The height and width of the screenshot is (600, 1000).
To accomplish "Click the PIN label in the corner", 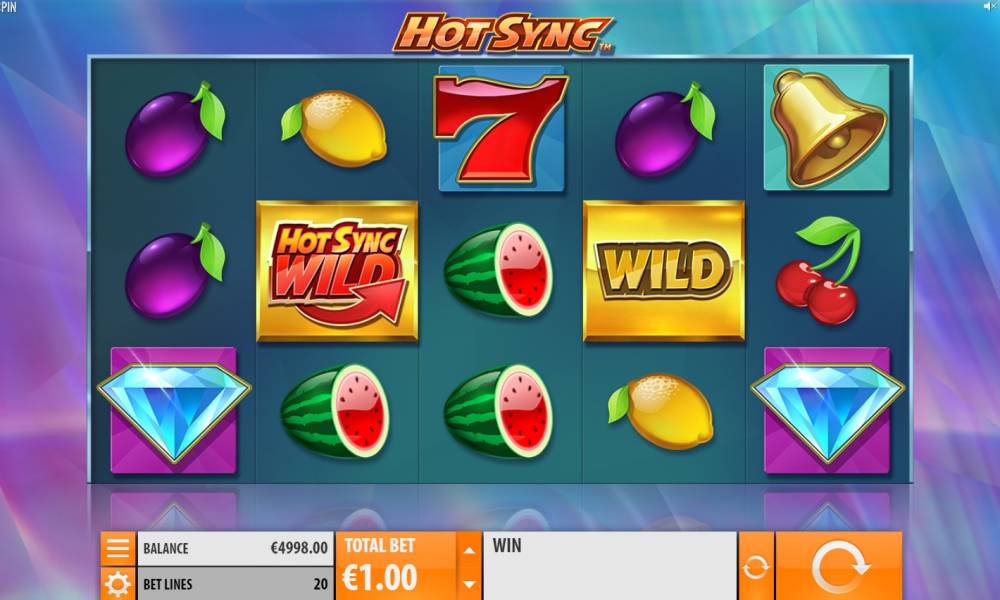I will (x=8, y=7).
